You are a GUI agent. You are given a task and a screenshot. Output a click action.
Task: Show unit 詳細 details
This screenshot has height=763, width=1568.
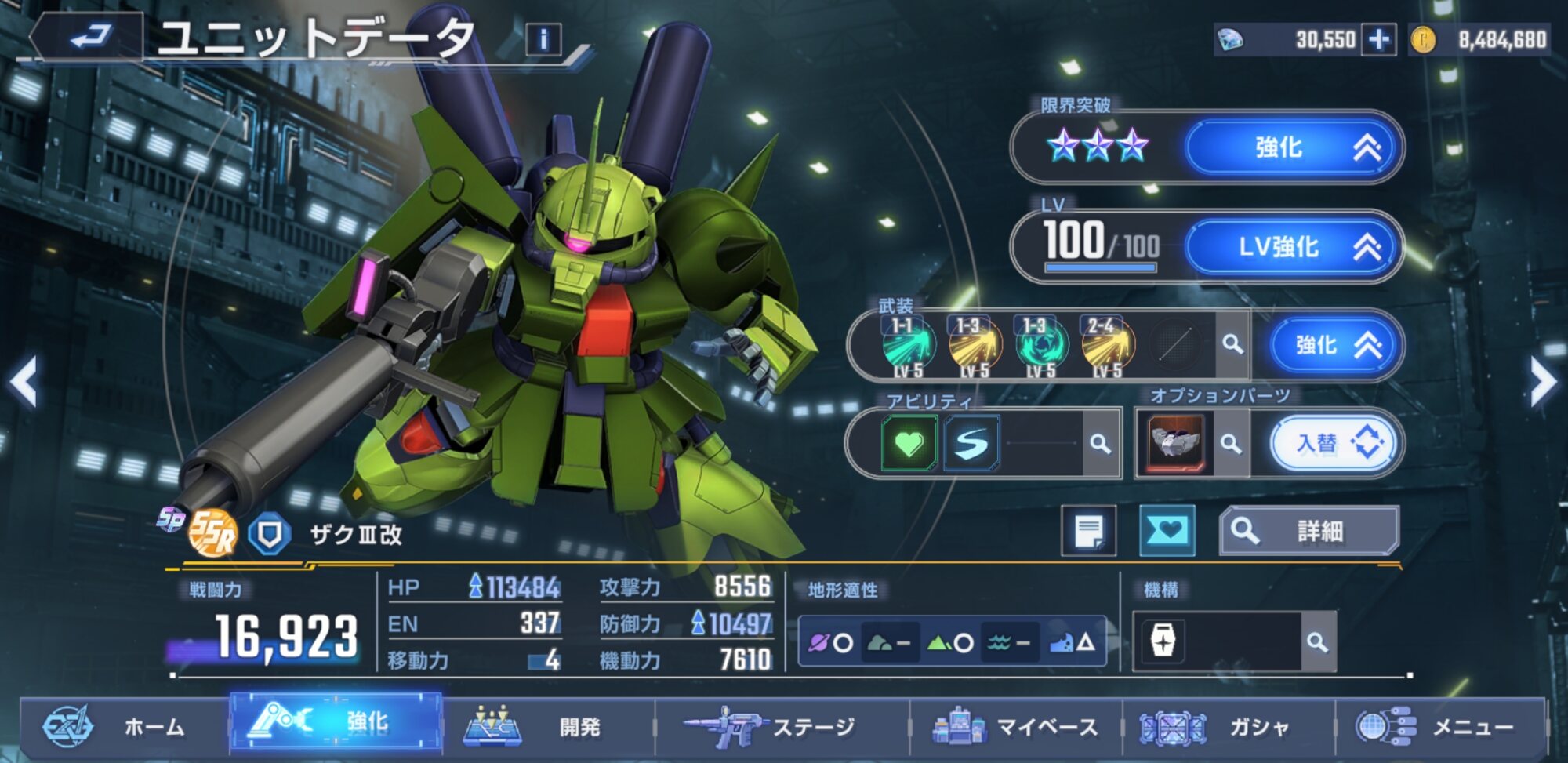coord(1308,532)
